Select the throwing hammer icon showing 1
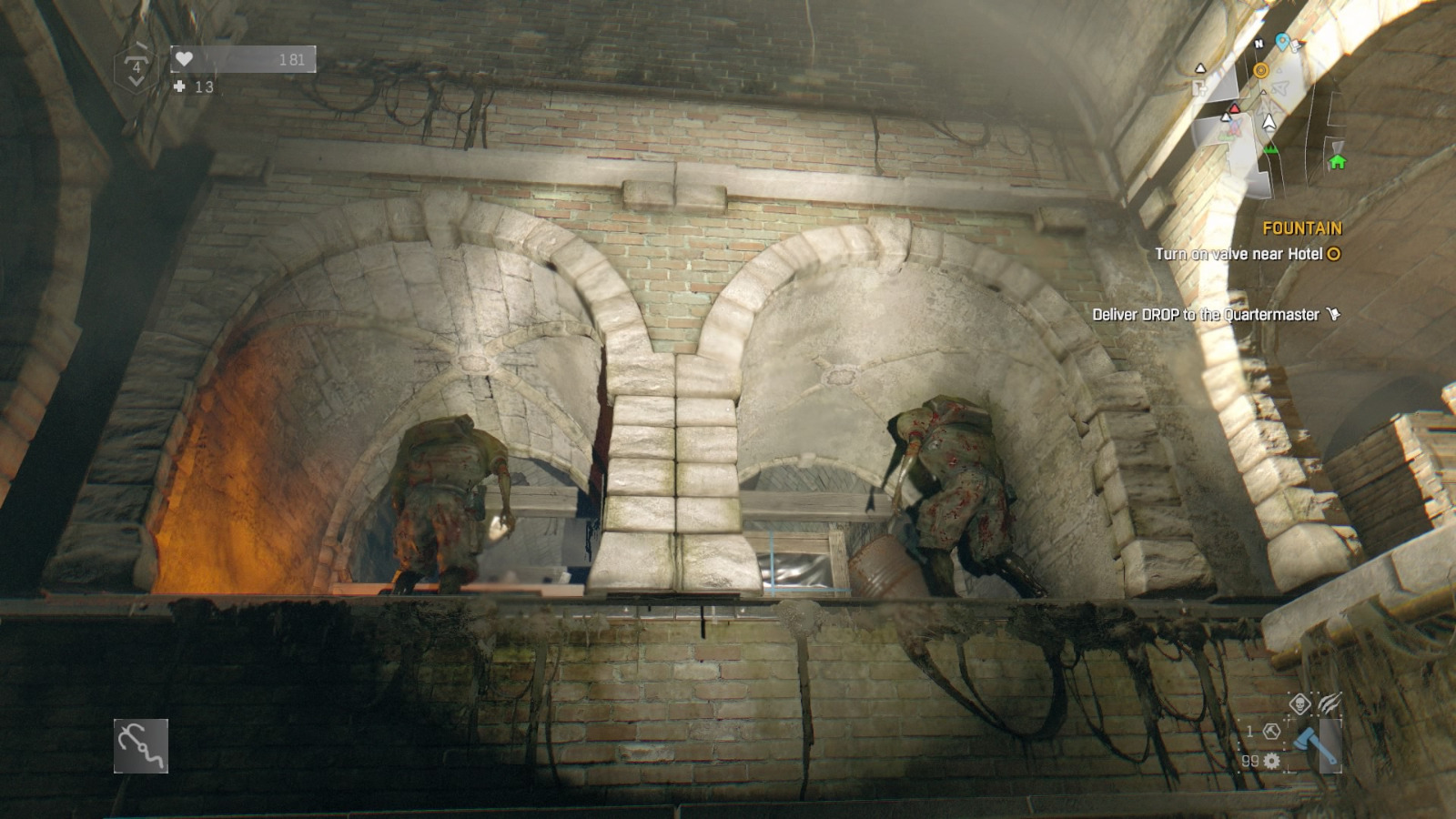 click(1271, 731)
